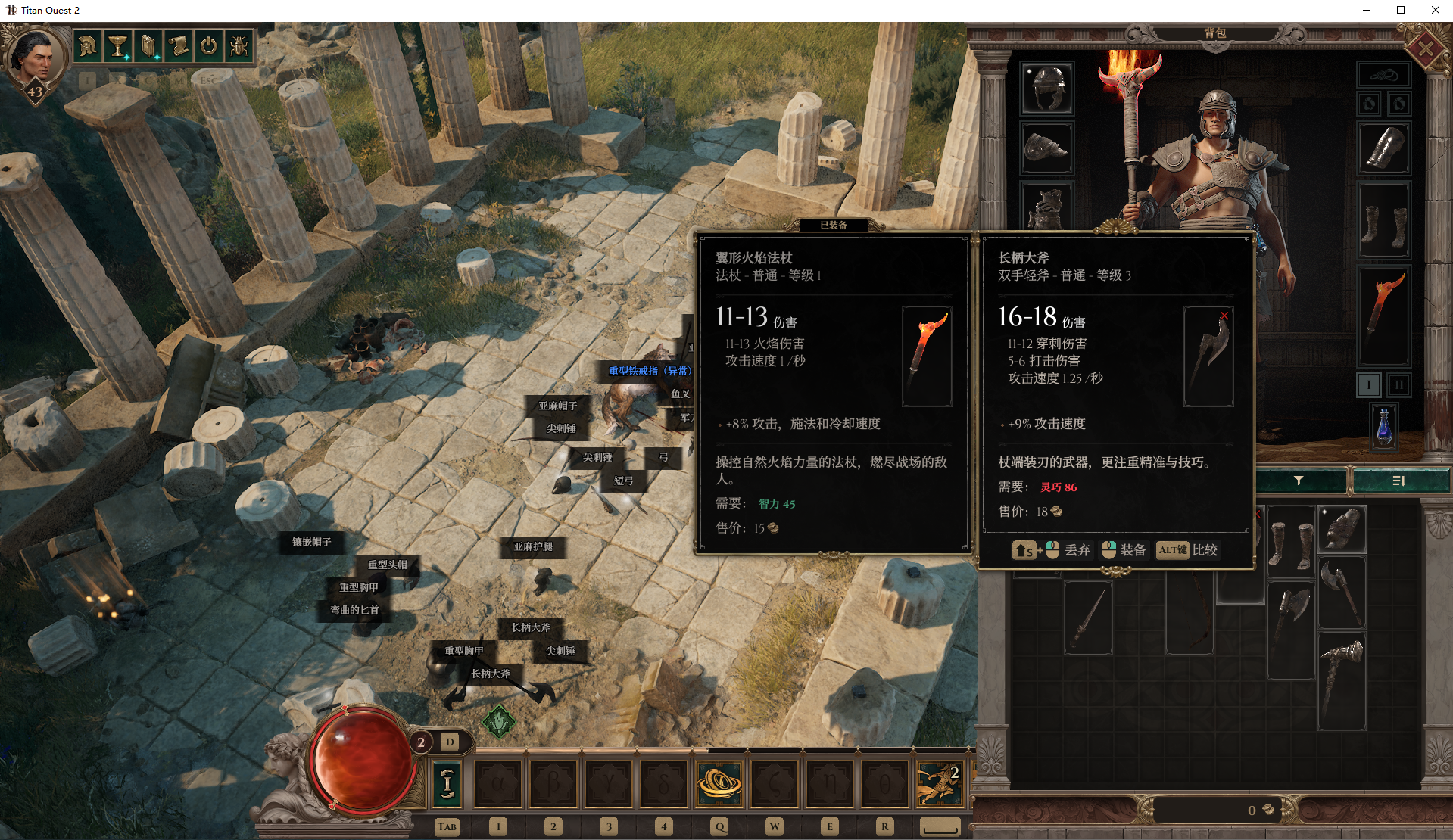This screenshot has height=840, width=1453.
Task: Activate the golden rings skill on Q
Action: [719, 783]
